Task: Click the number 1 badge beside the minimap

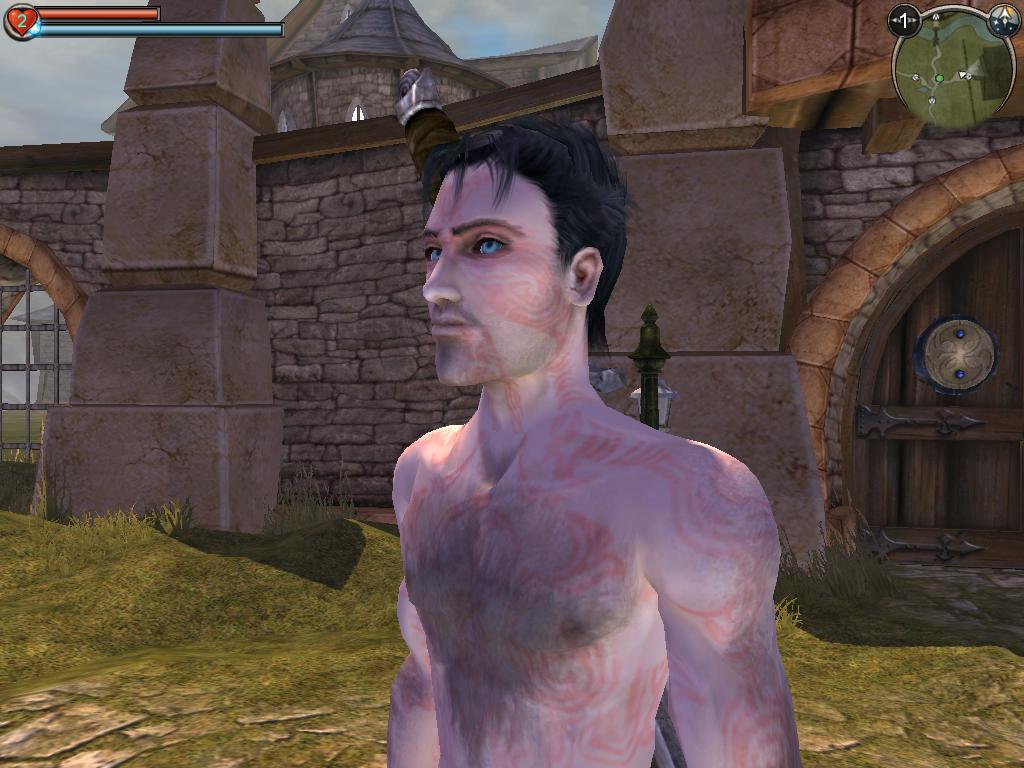Action: pyautogui.click(x=904, y=19)
